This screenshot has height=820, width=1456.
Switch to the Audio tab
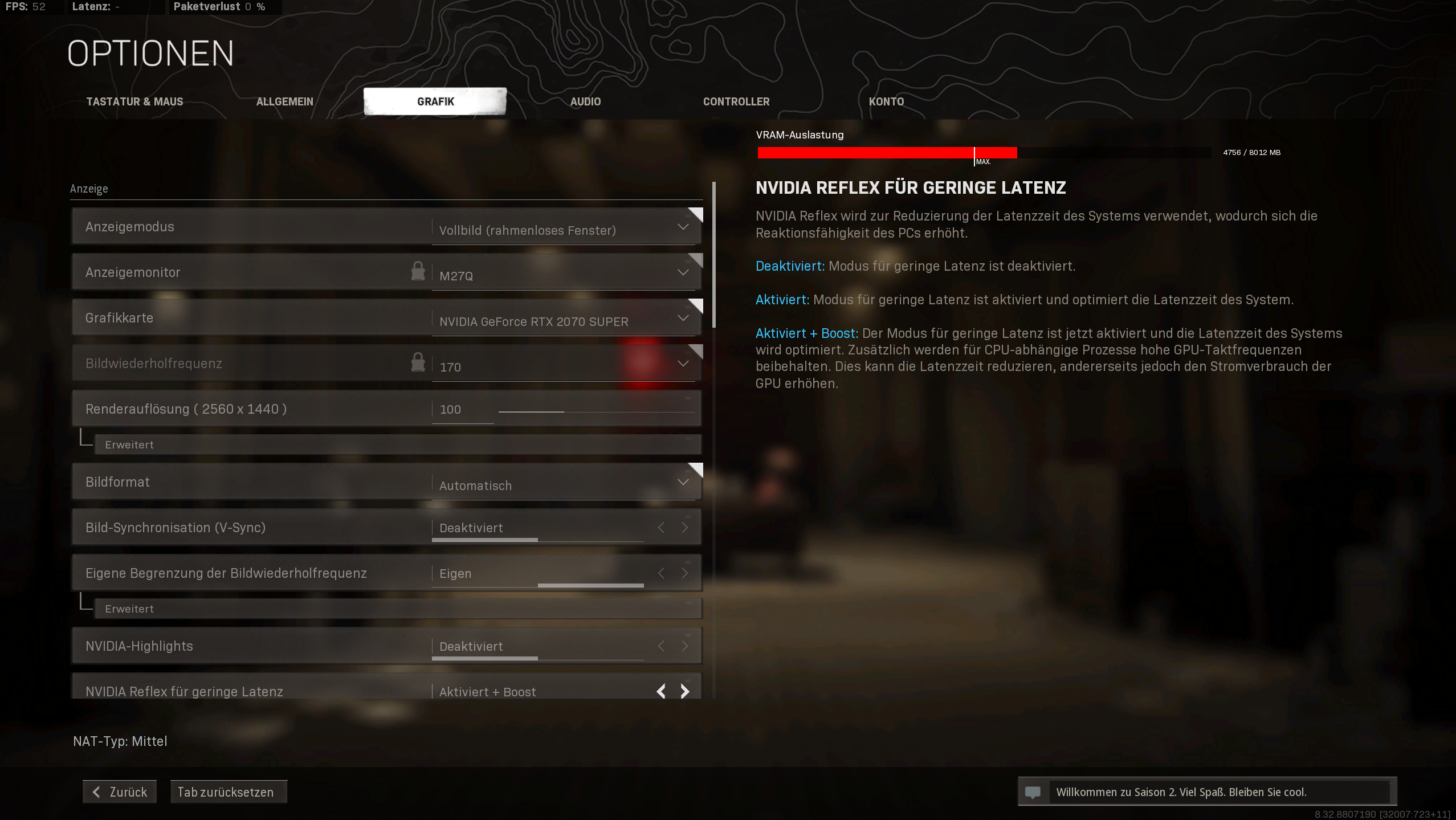pyautogui.click(x=585, y=101)
